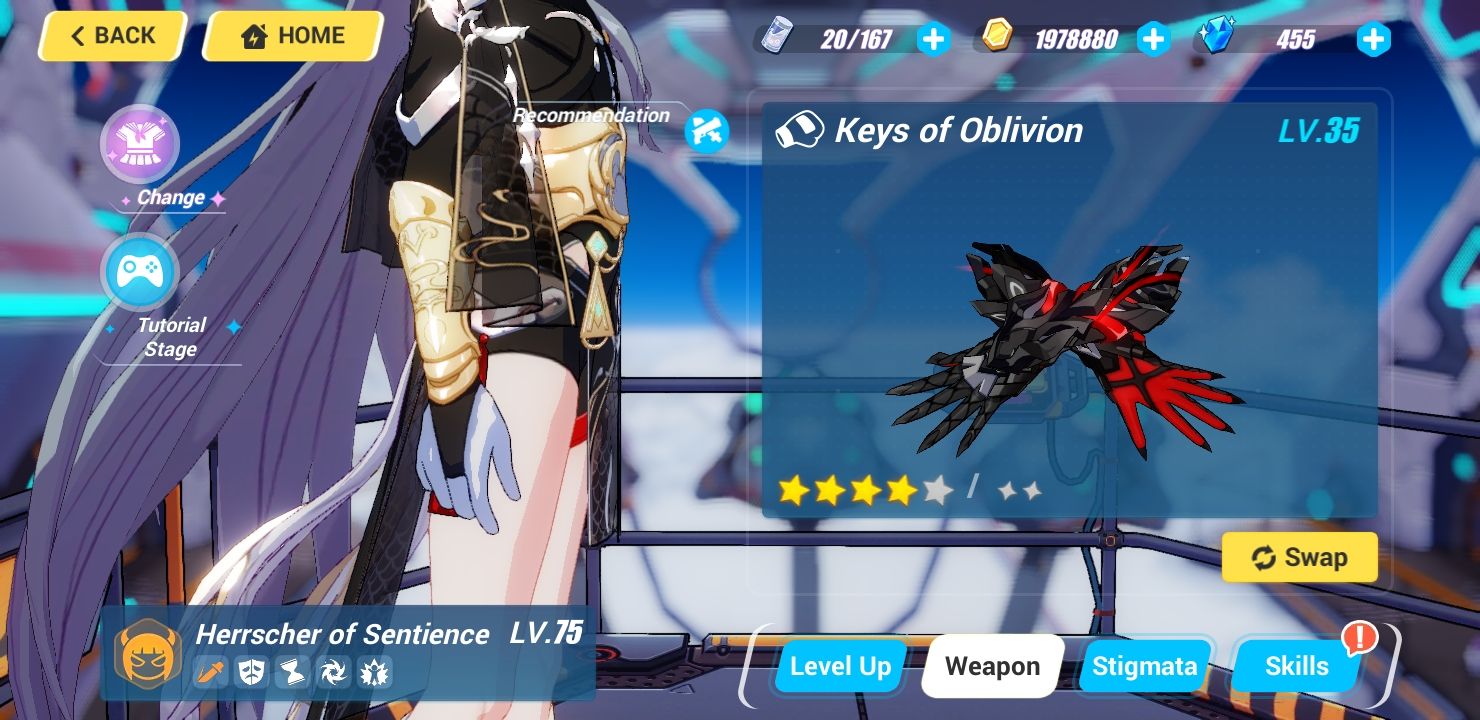Click the shuriken stat icon beneath the Valkyrie name
1480x720 pixels.
tap(334, 672)
